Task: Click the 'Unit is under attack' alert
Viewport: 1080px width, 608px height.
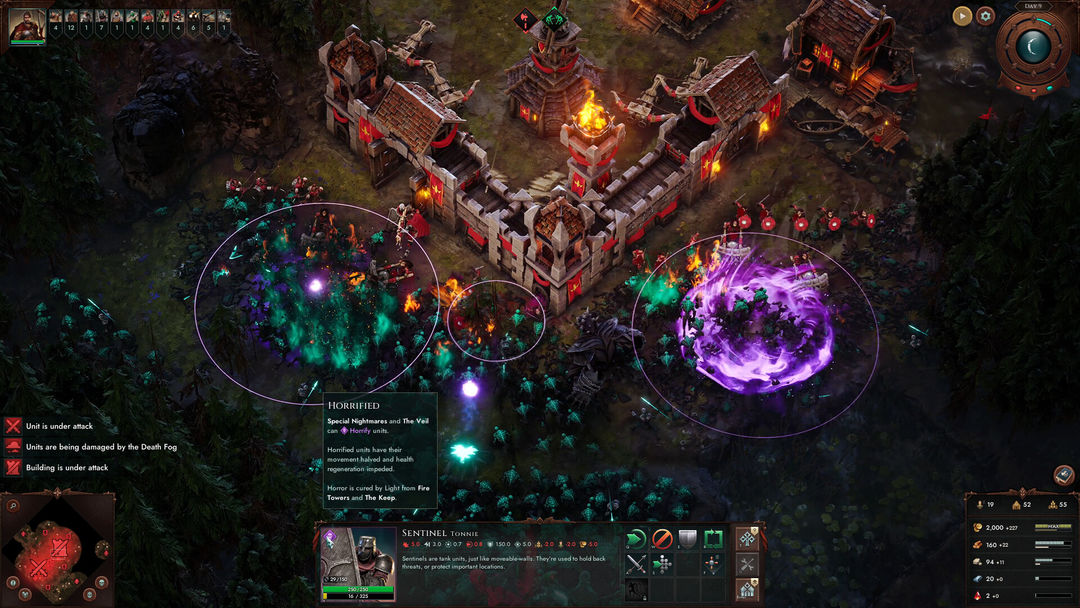Action: 13,426
